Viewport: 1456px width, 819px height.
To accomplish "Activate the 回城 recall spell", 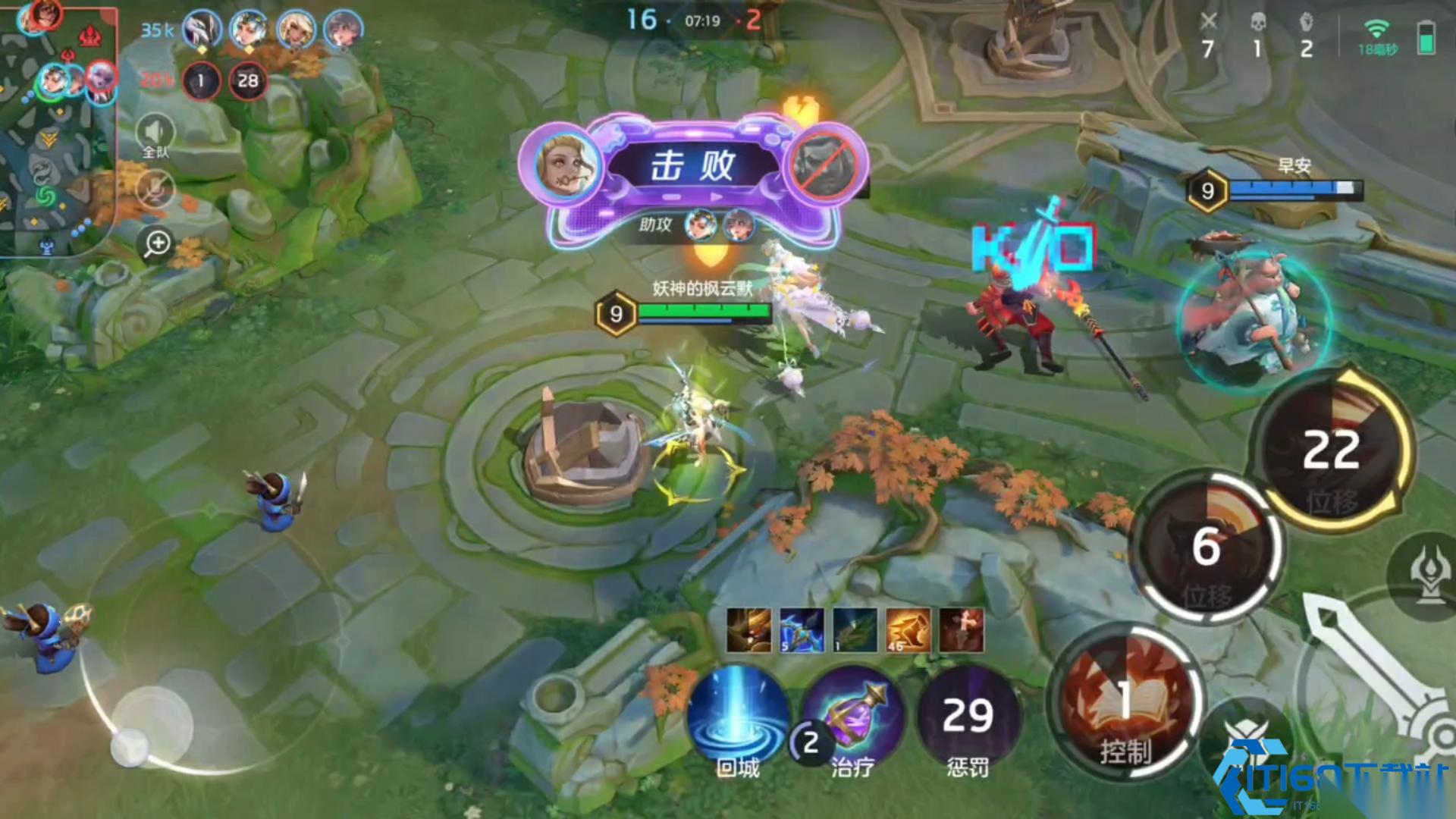I will (x=738, y=718).
